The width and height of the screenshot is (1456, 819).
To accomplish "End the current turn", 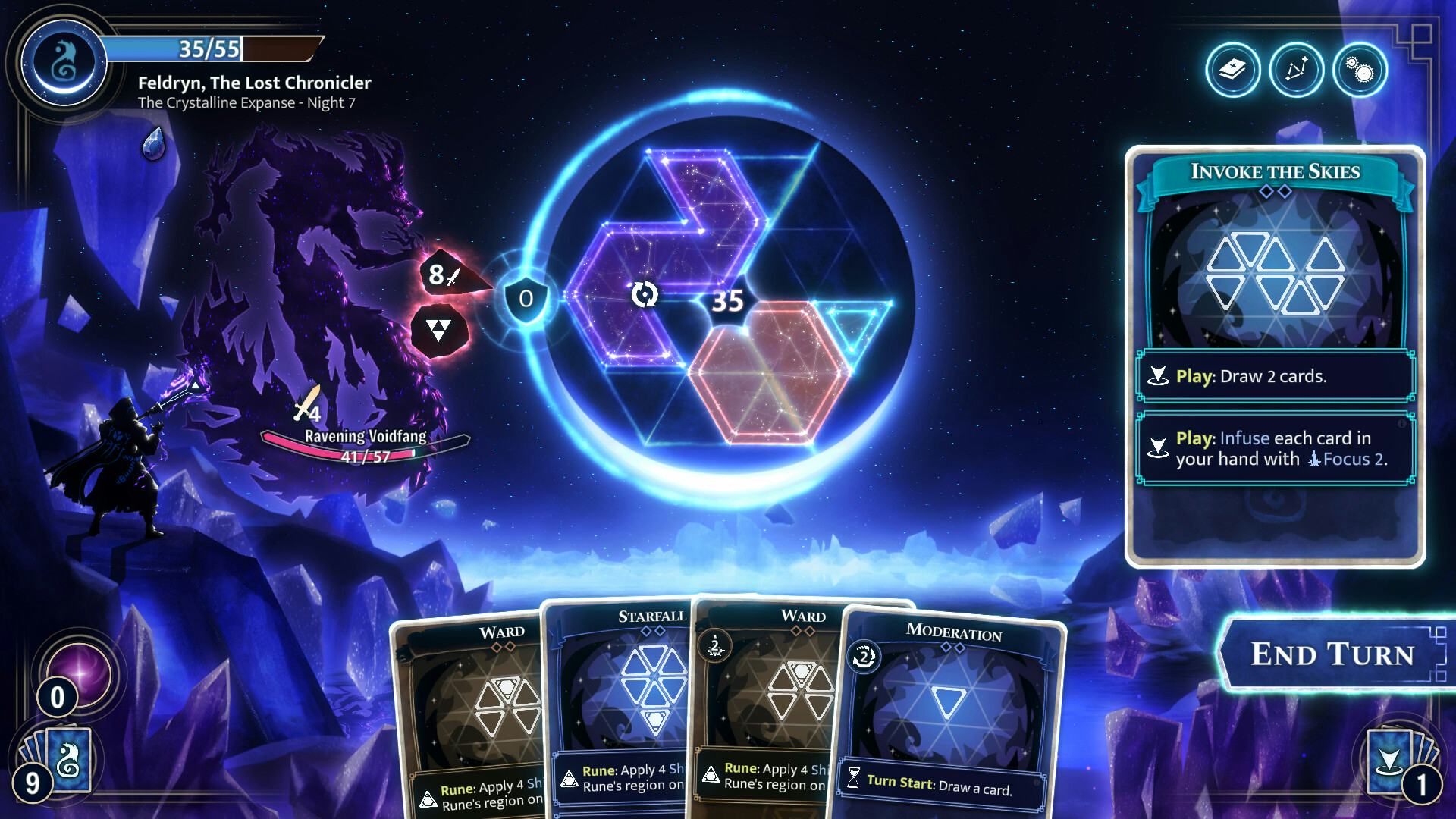I will 1332,654.
